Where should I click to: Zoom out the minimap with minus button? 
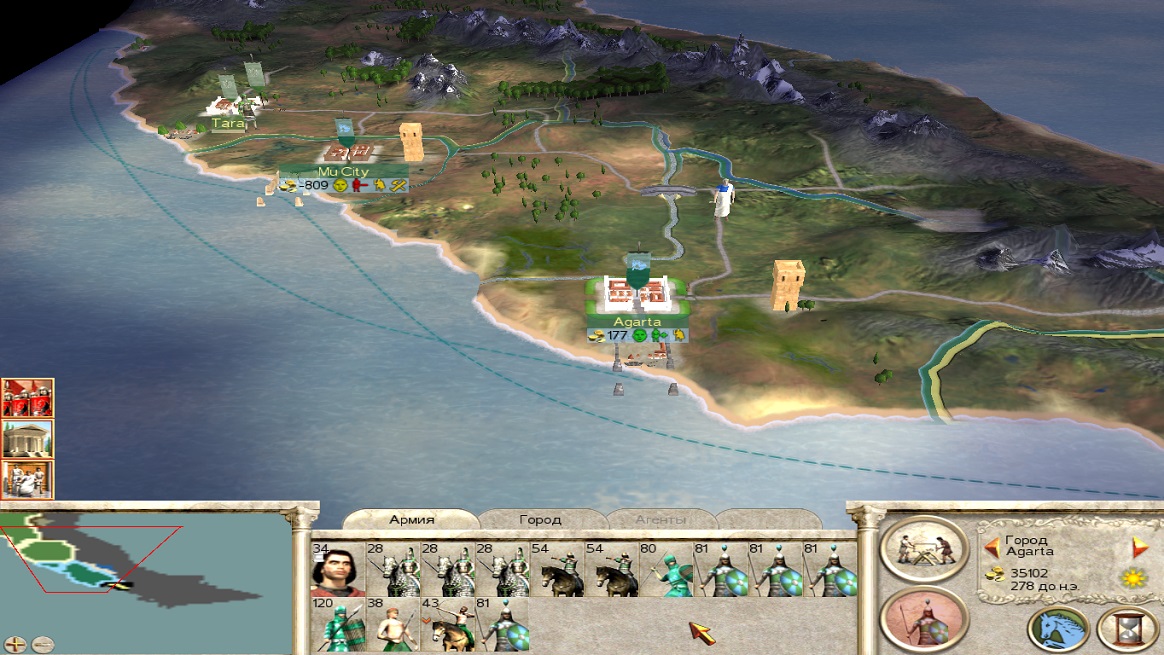click(42, 644)
